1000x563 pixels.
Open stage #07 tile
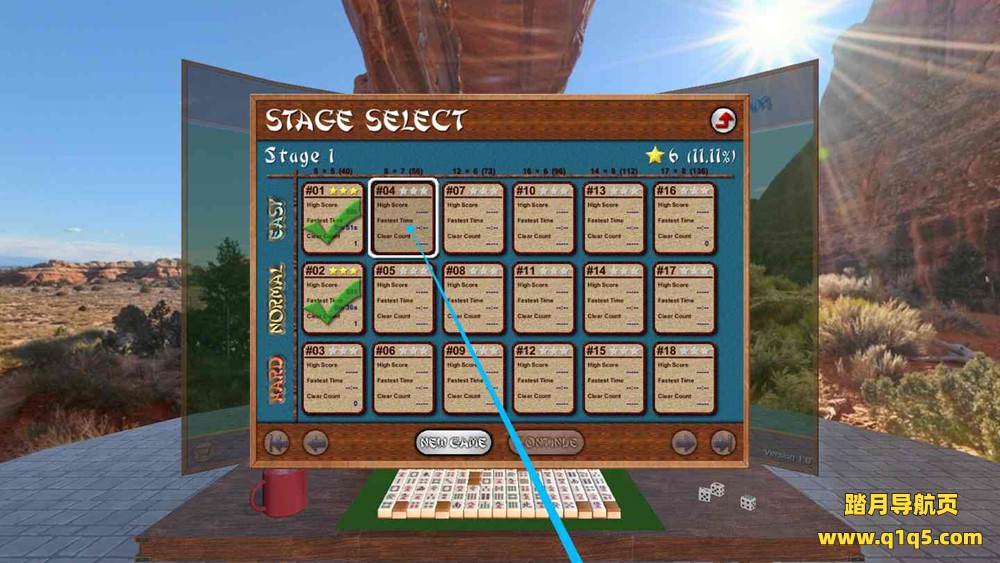click(x=474, y=217)
